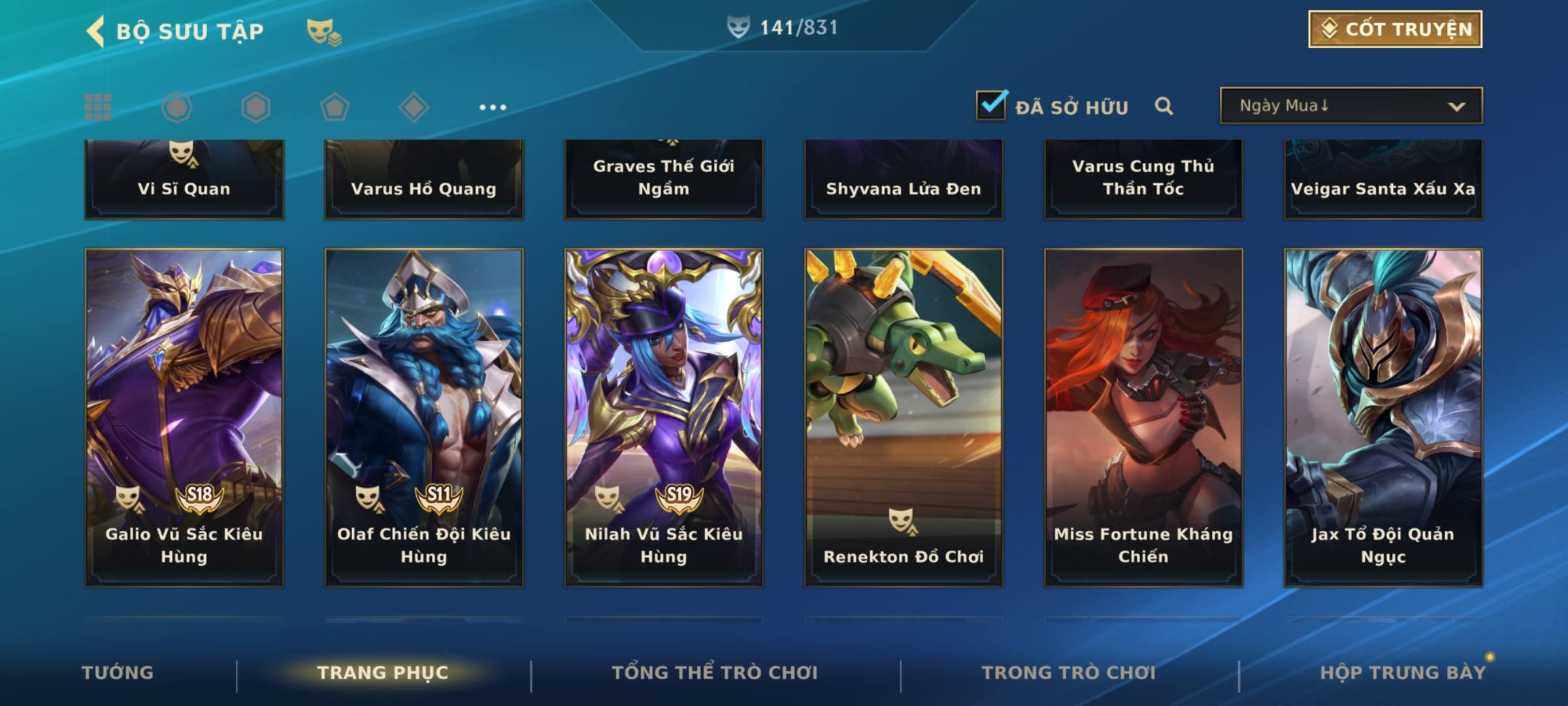Image resolution: width=1568 pixels, height=706 pixels.
Task: Go back from Bộ Sưu Tập screen
Action: pos(95,31)
